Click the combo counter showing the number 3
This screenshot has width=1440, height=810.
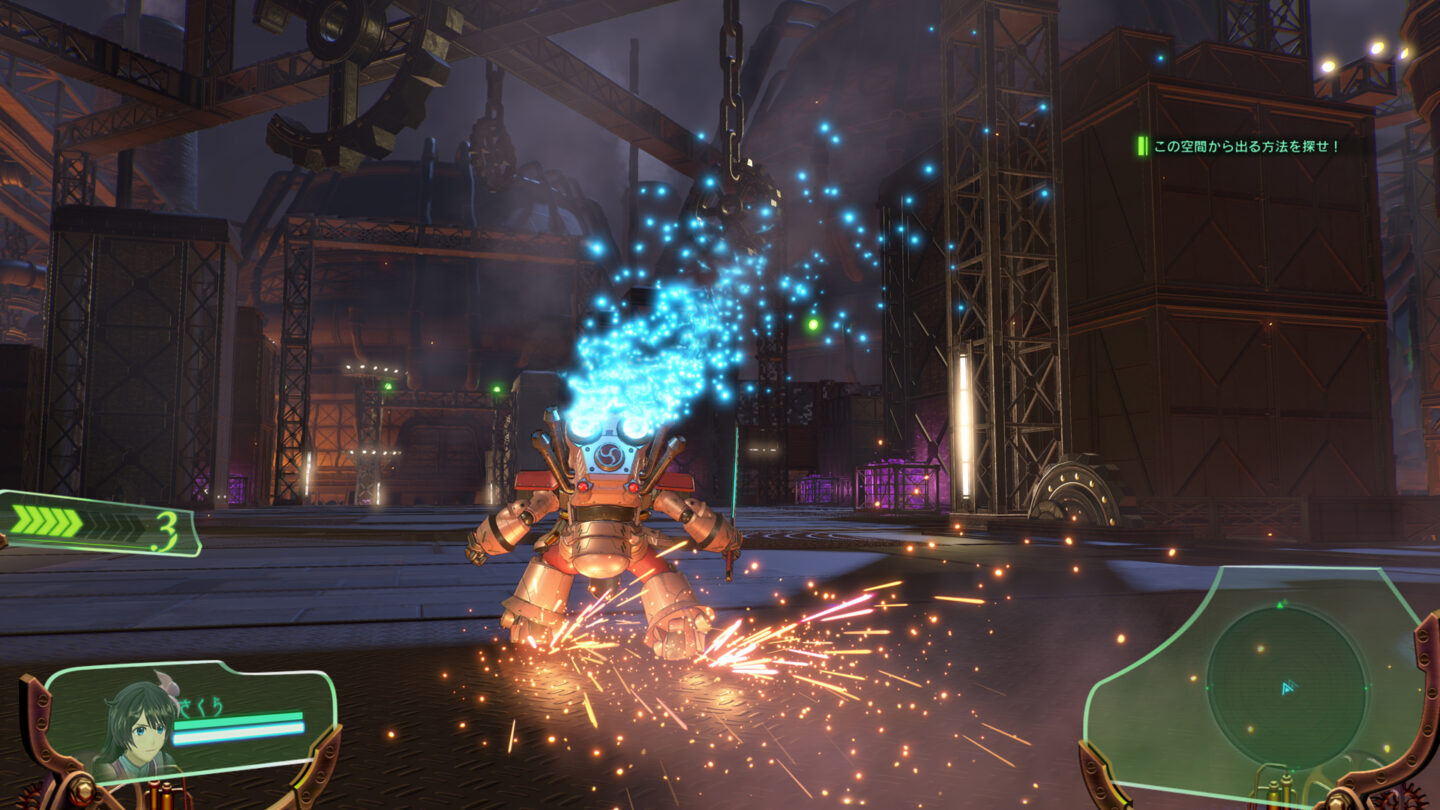click(x=166, y=528)
